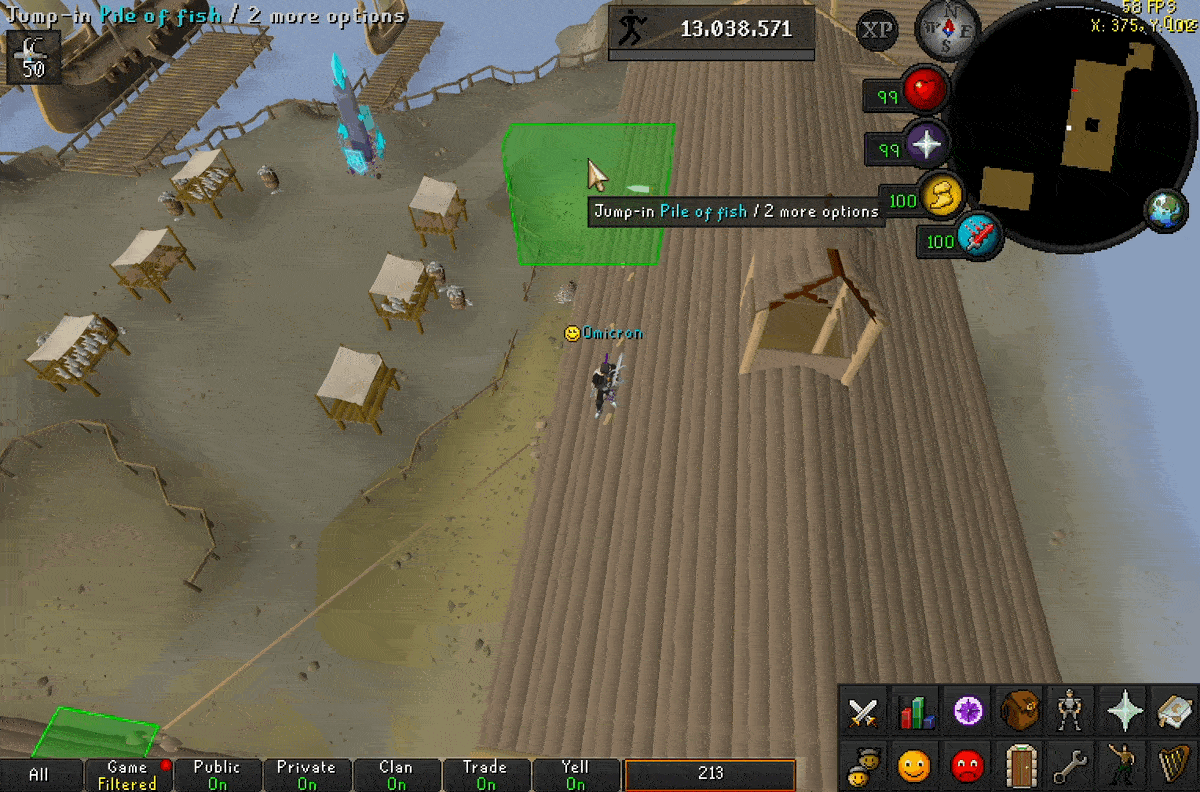
Task: Click the compass to face north
Action: click(940, 27)
